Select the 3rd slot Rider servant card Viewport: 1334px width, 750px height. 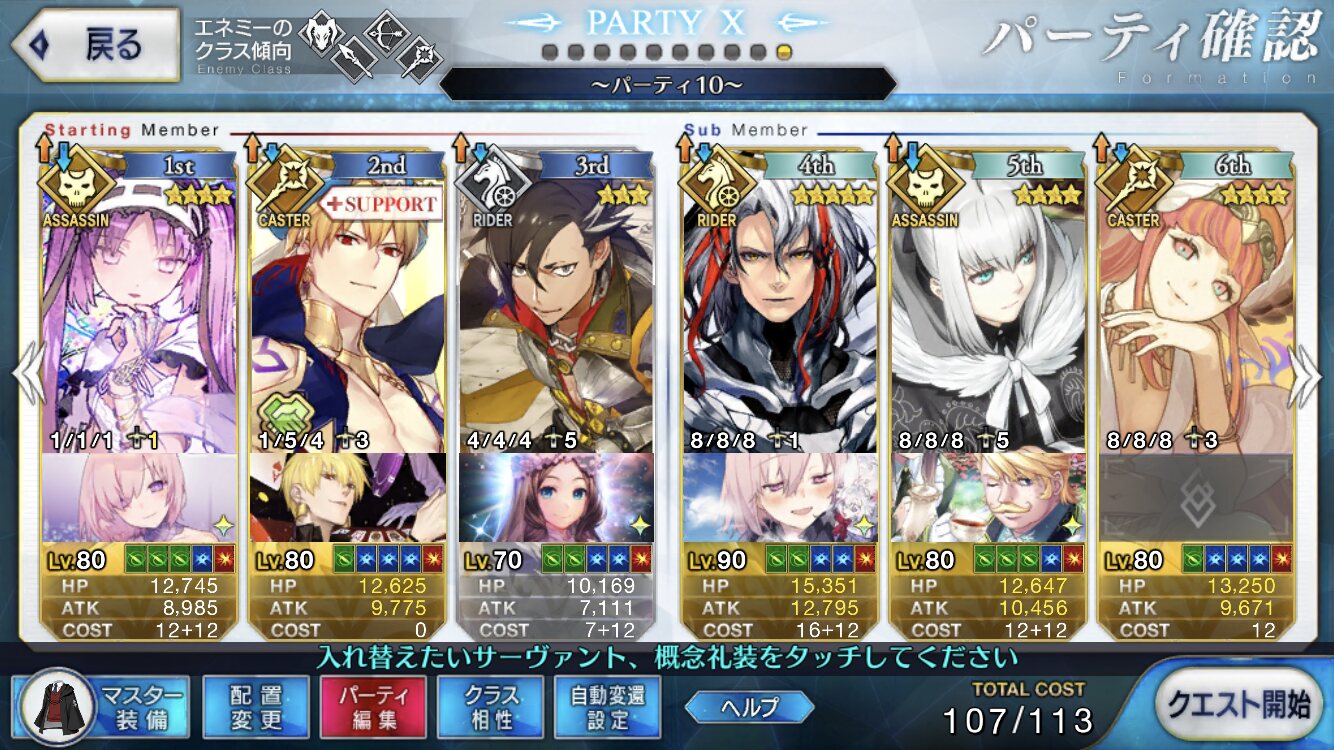click(x=556, y=310)
